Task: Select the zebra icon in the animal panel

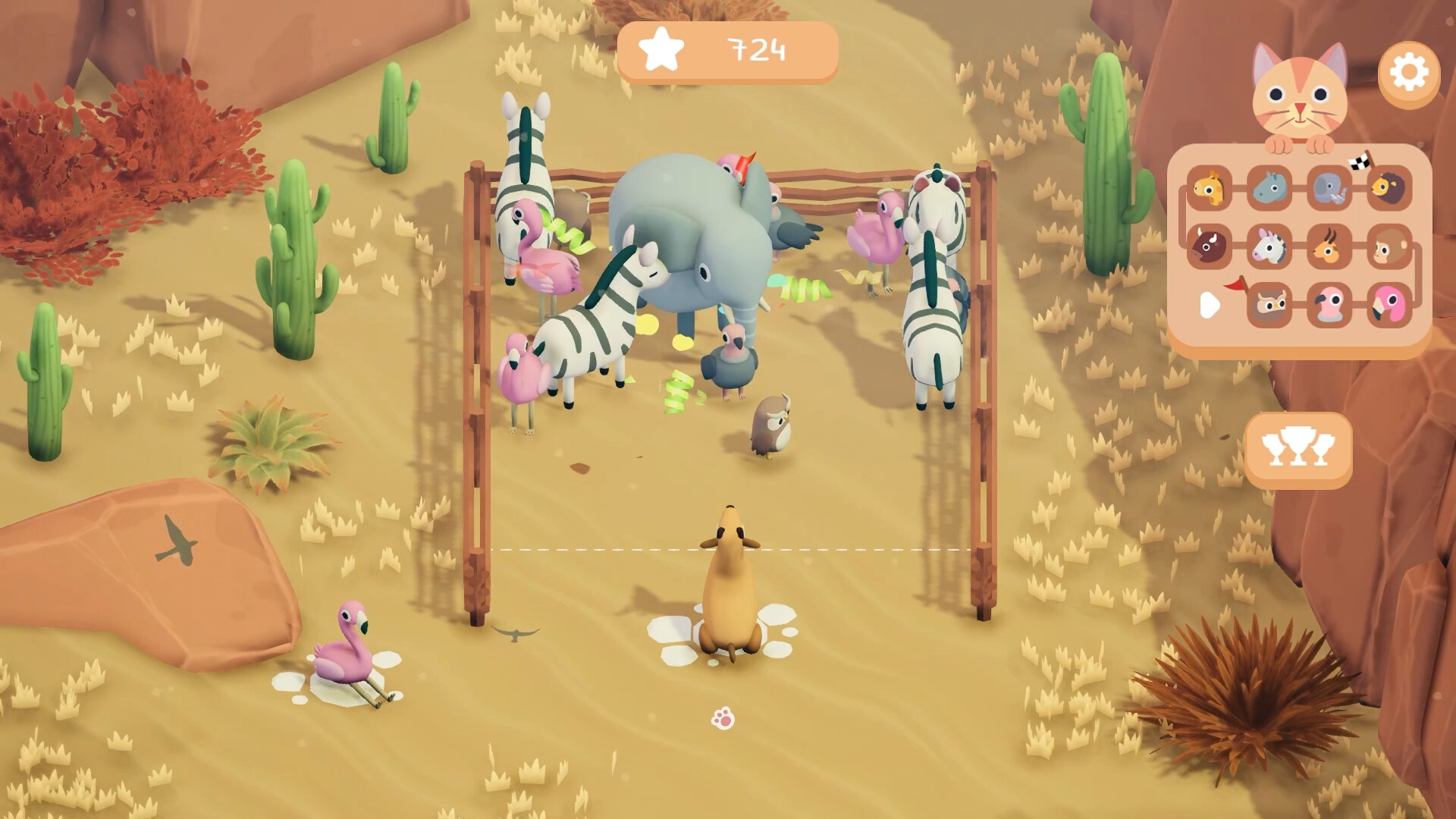Action: (1270, 246)
